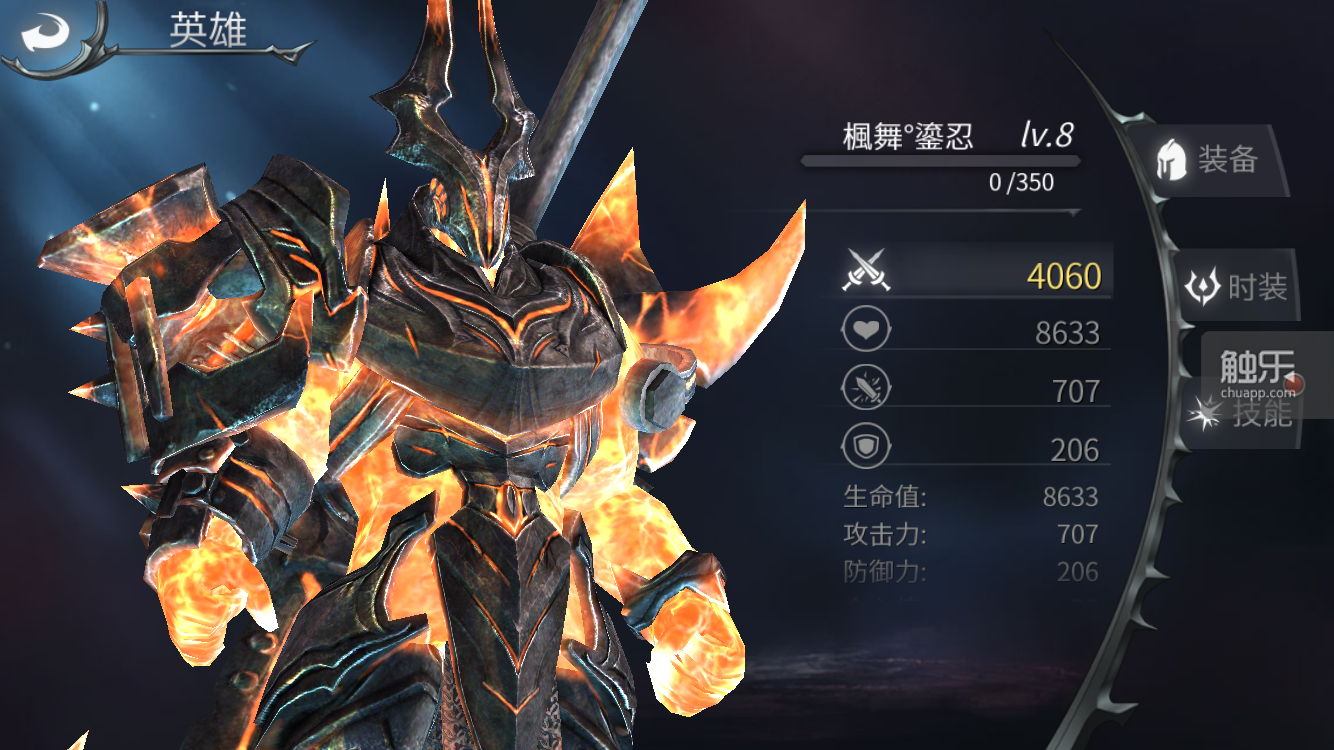Image resolution: width=1334 pixels, height=750 pixels.
Task: Open the 装备 equipment tab
Action: click(x=1208, y=160)
